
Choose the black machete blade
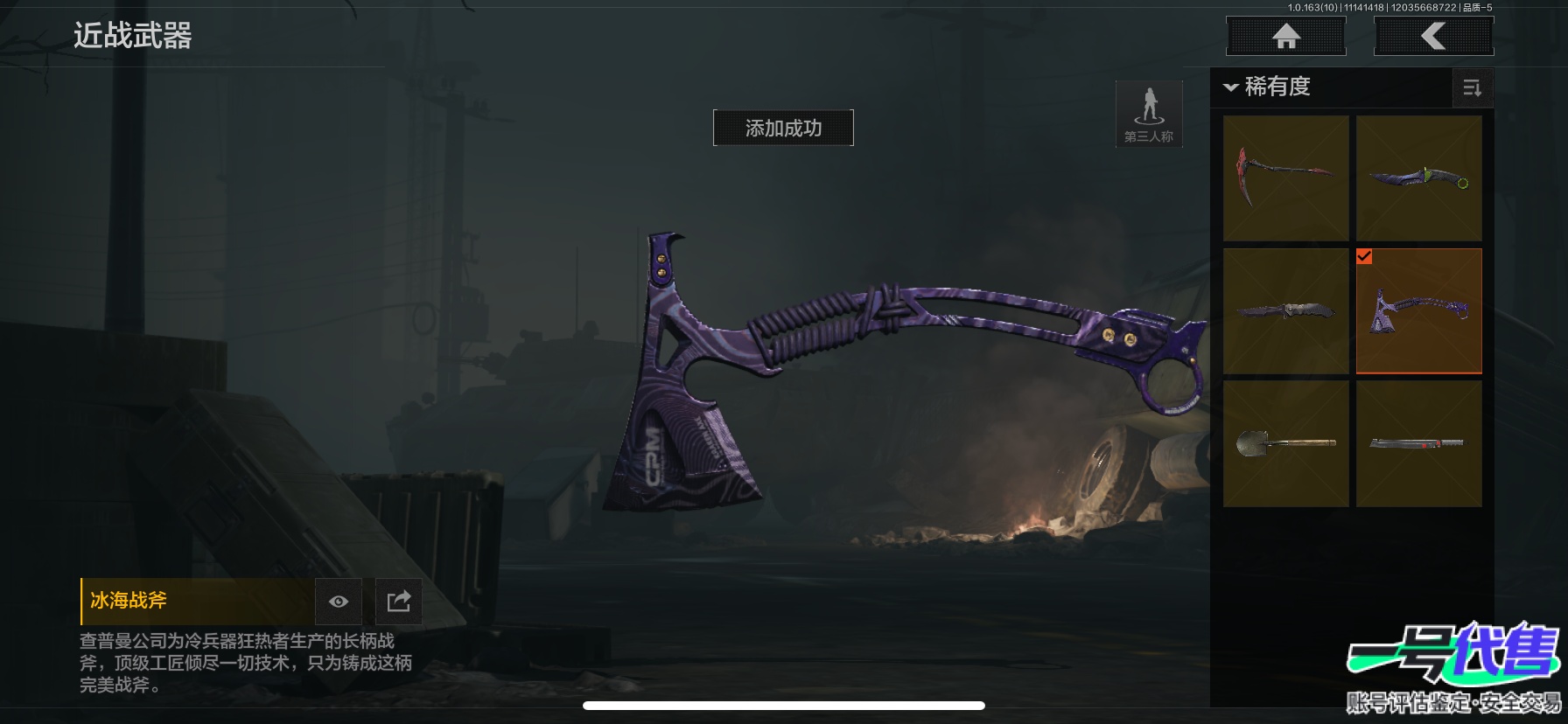1418,443
